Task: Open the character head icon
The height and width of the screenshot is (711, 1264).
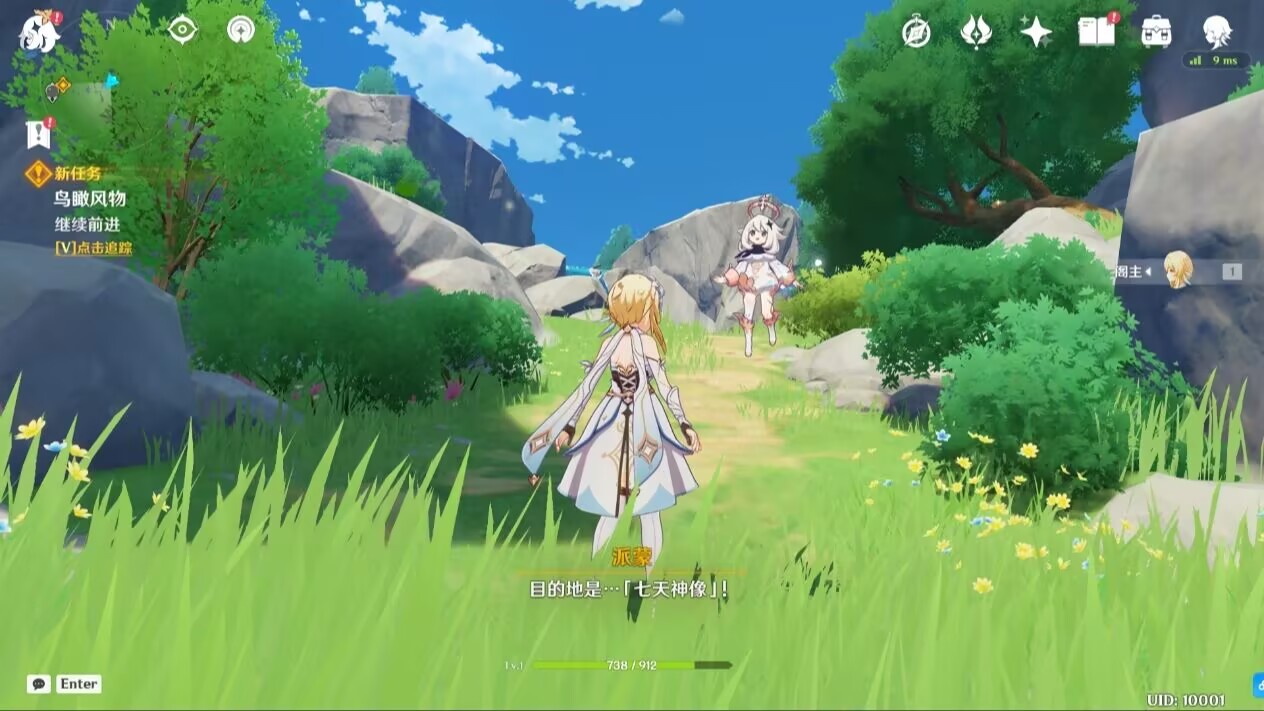Action: [x=1216, y=30]
